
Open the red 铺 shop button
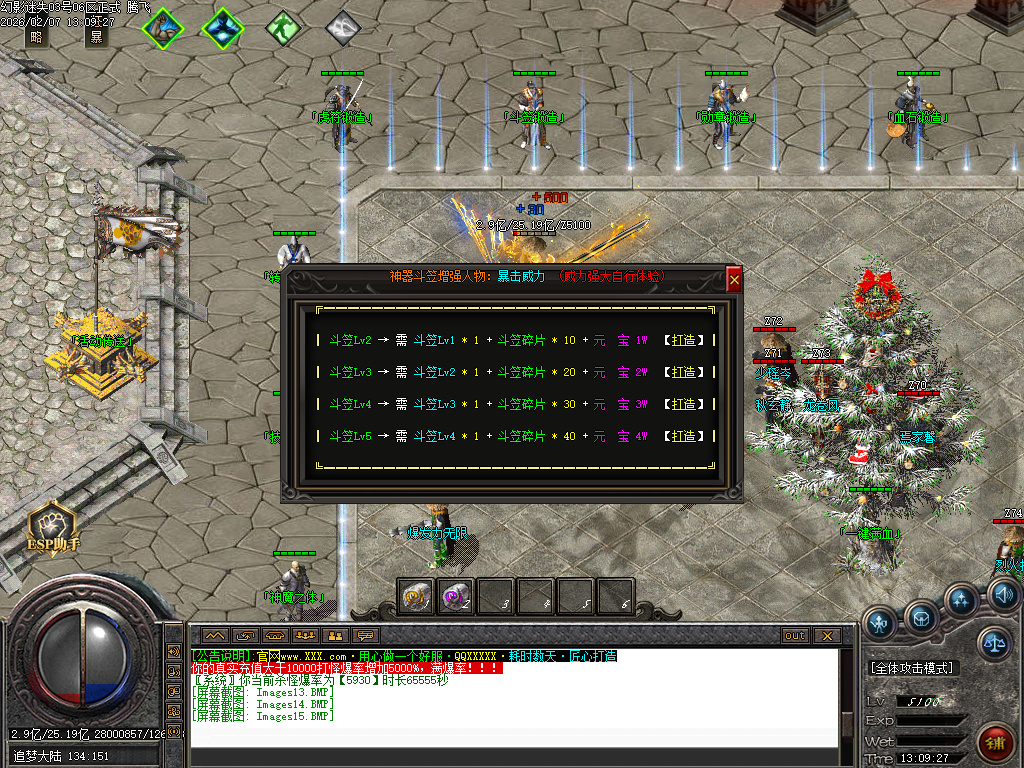pyautogui.click(x=996, y=743)
